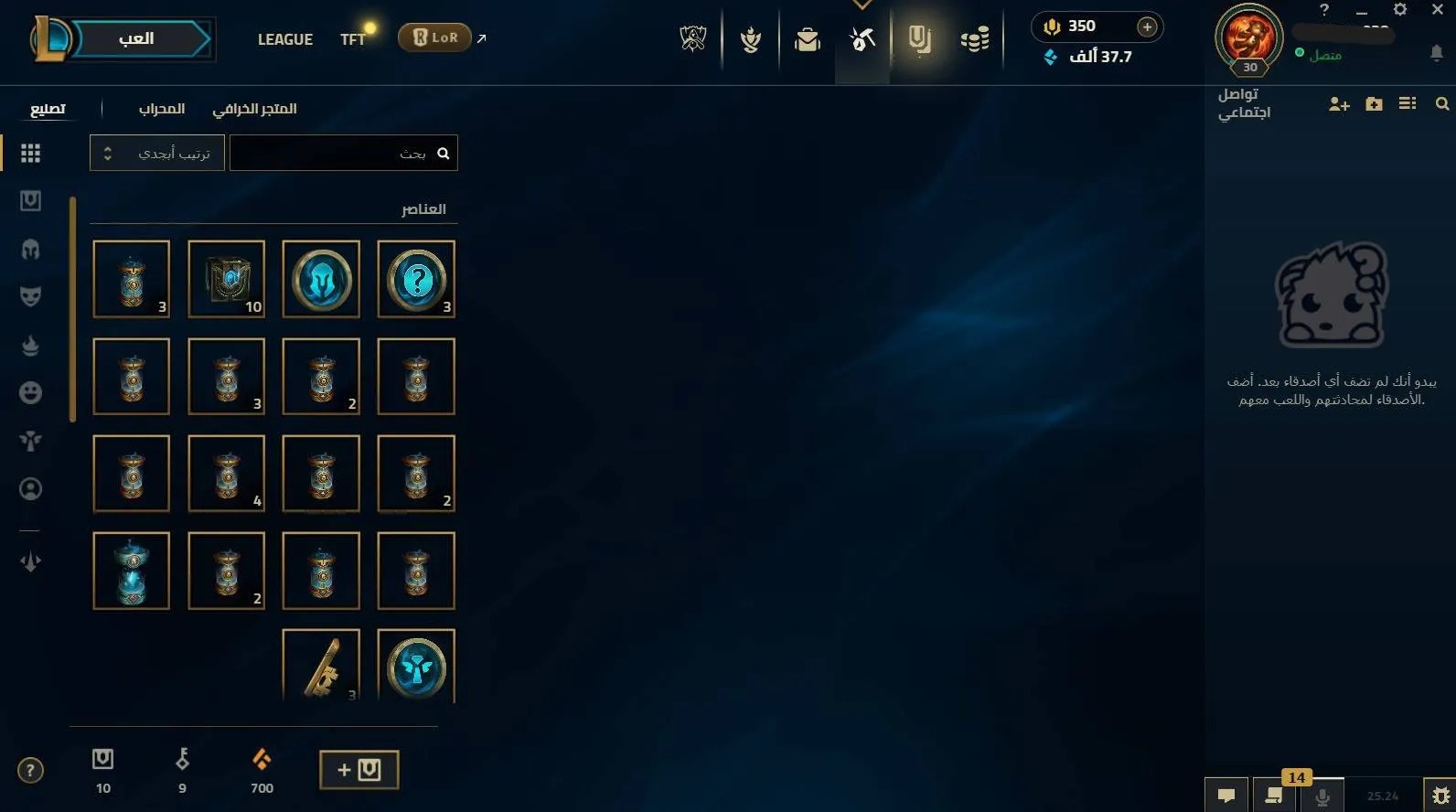Filter loot by champion shards helmet icon
1456x812 pixels.
[30, 249]
